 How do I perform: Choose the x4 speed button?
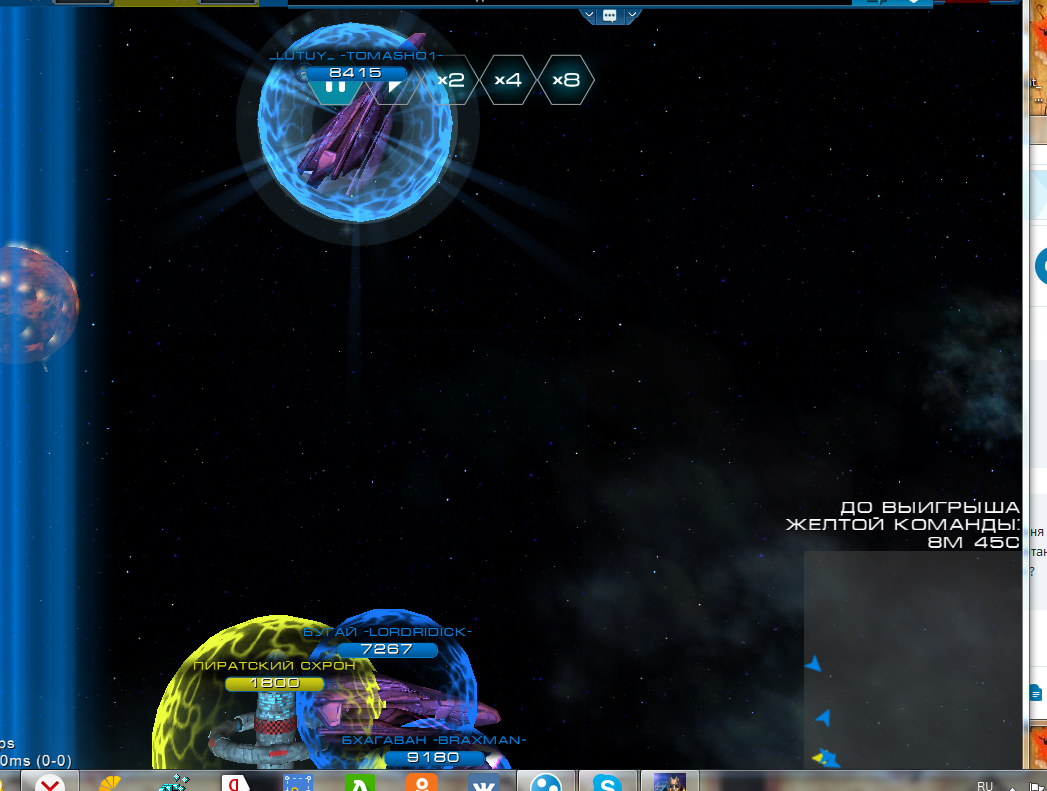click(x=508, y=80)
